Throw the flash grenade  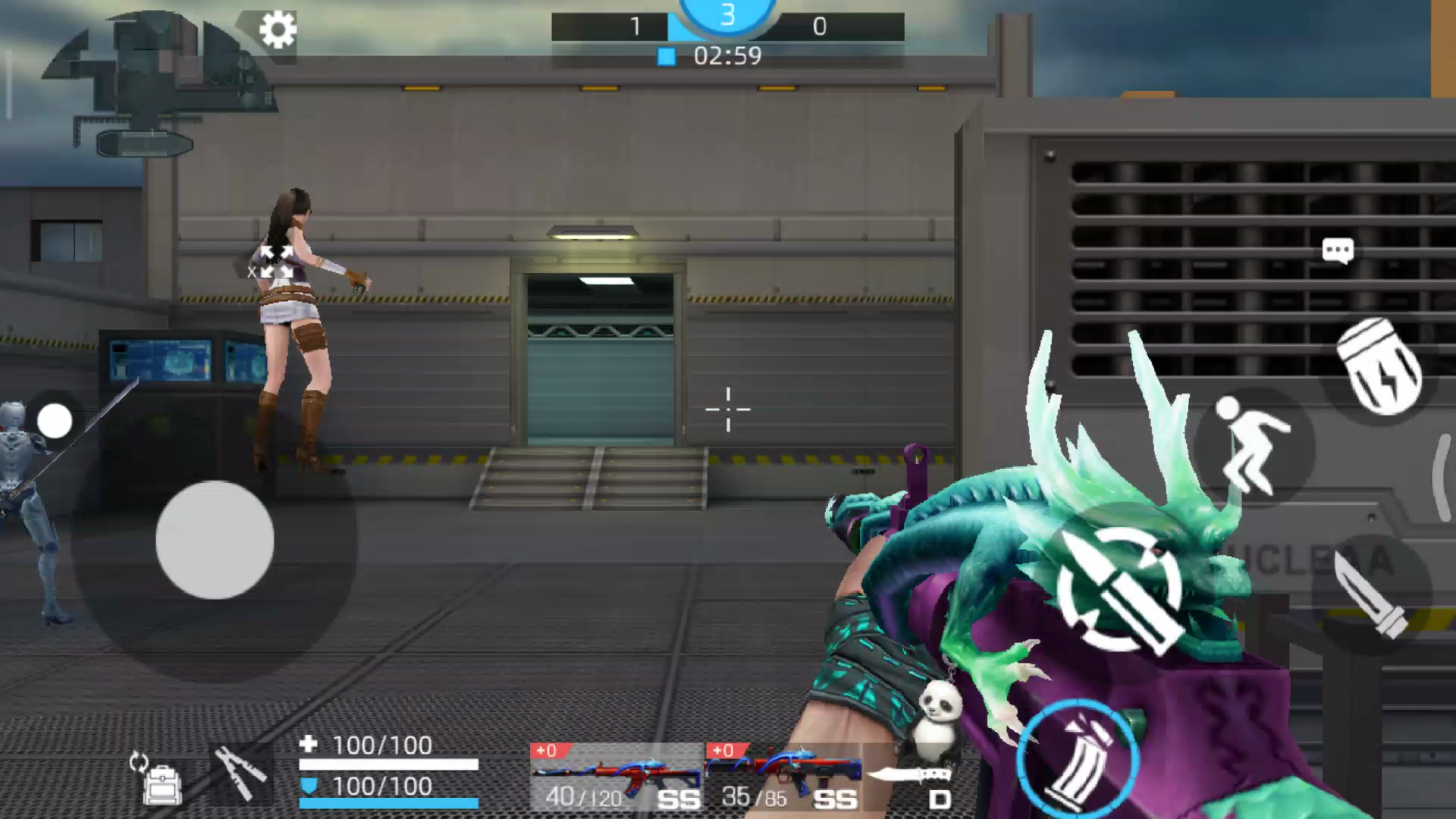pyautogui.click(x=1380, y=368)
